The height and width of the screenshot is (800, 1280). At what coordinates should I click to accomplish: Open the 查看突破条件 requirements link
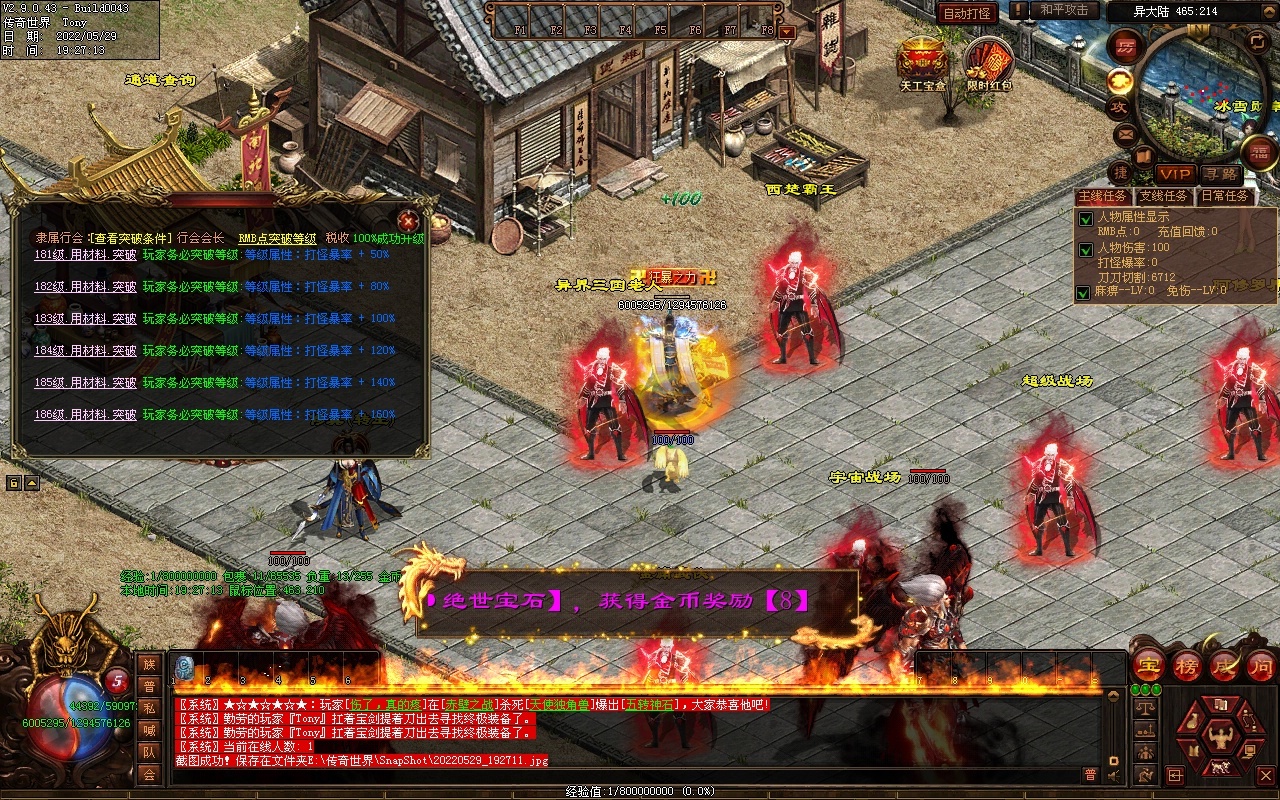pyautogui.click(x=129, y=239)
